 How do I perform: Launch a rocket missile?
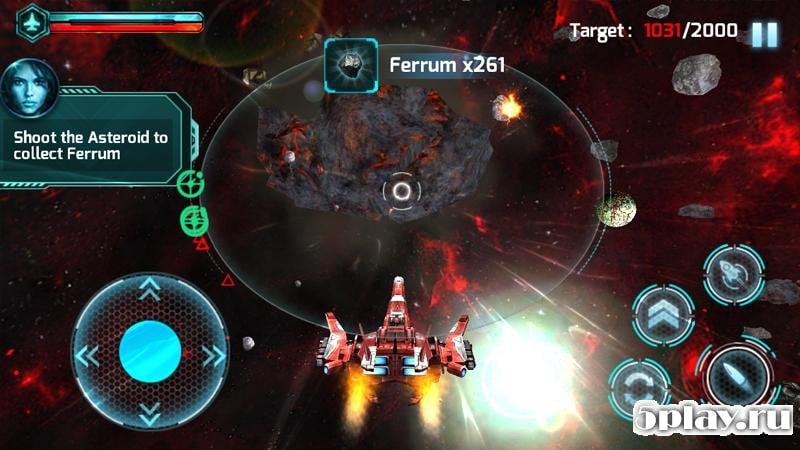734,273
